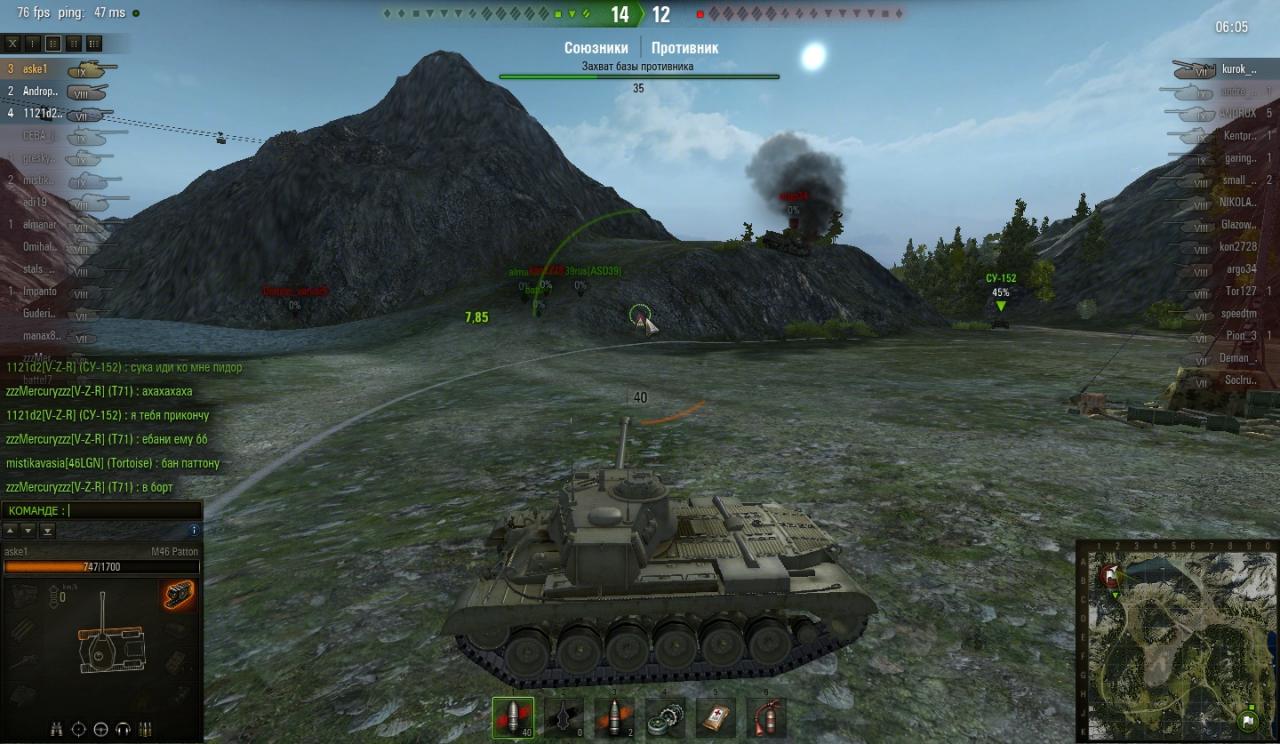1280x744 pixels.
Task: Select enemy Tor127 in the enemy list
Action: (1240, 291)
